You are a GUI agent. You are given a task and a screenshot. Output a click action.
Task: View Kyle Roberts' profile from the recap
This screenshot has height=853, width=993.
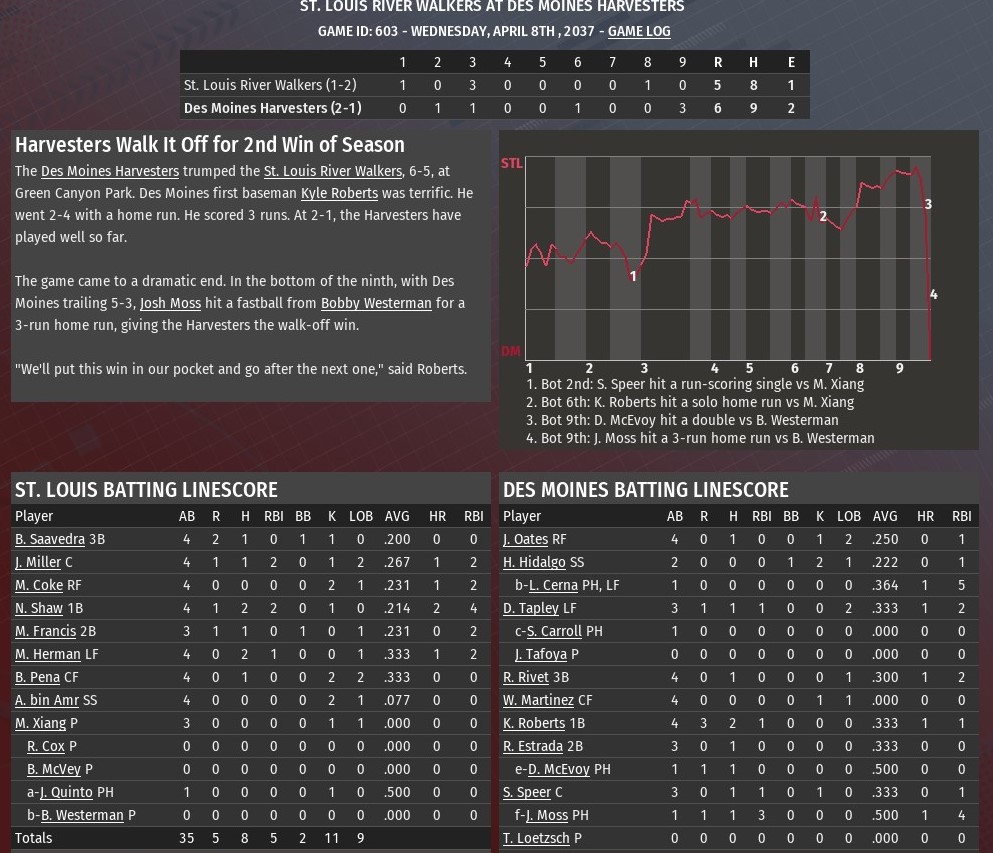tap(339, 193)
